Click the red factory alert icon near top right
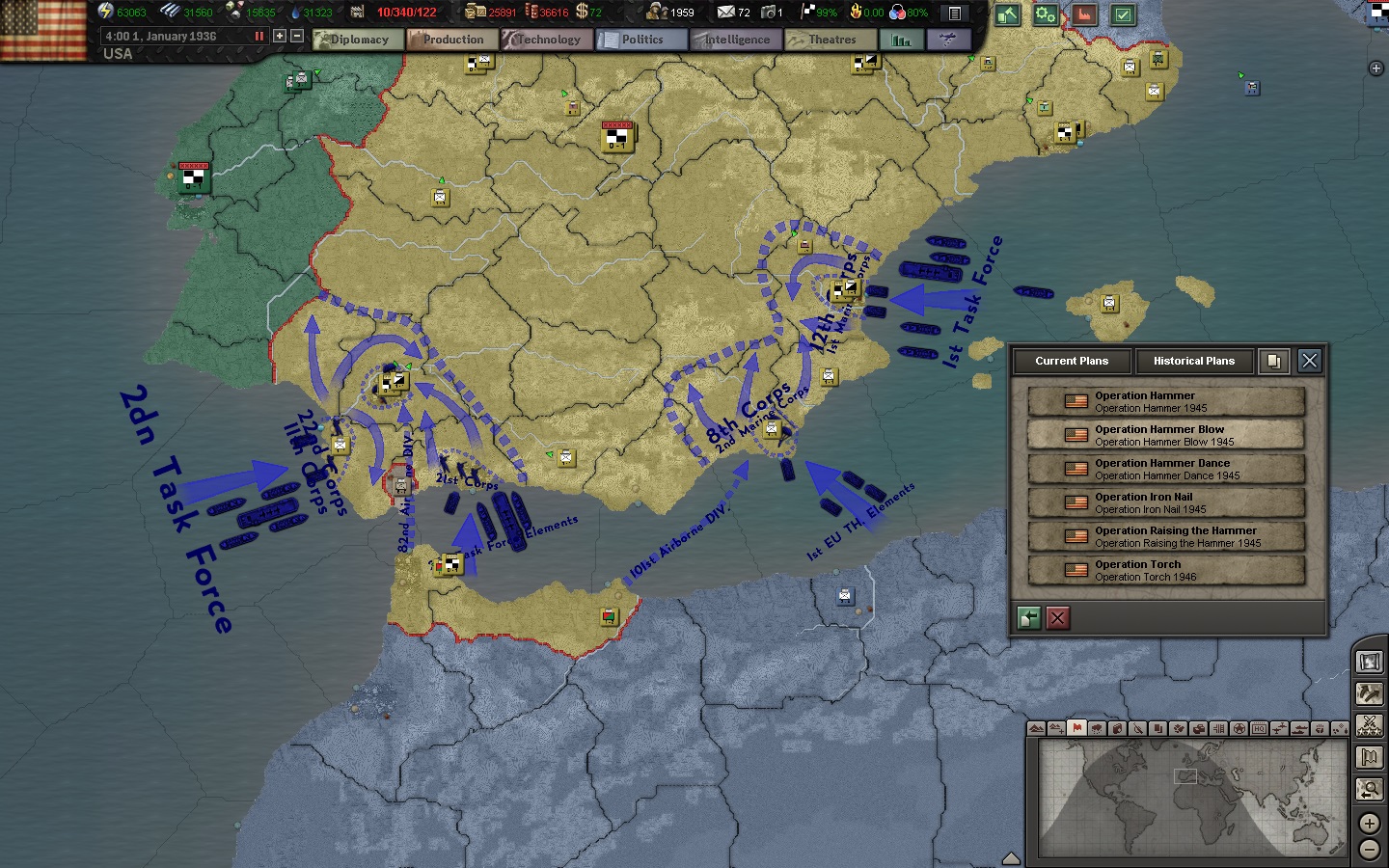This screenshot has height=868, width=1389. (x=1085, y=15)
